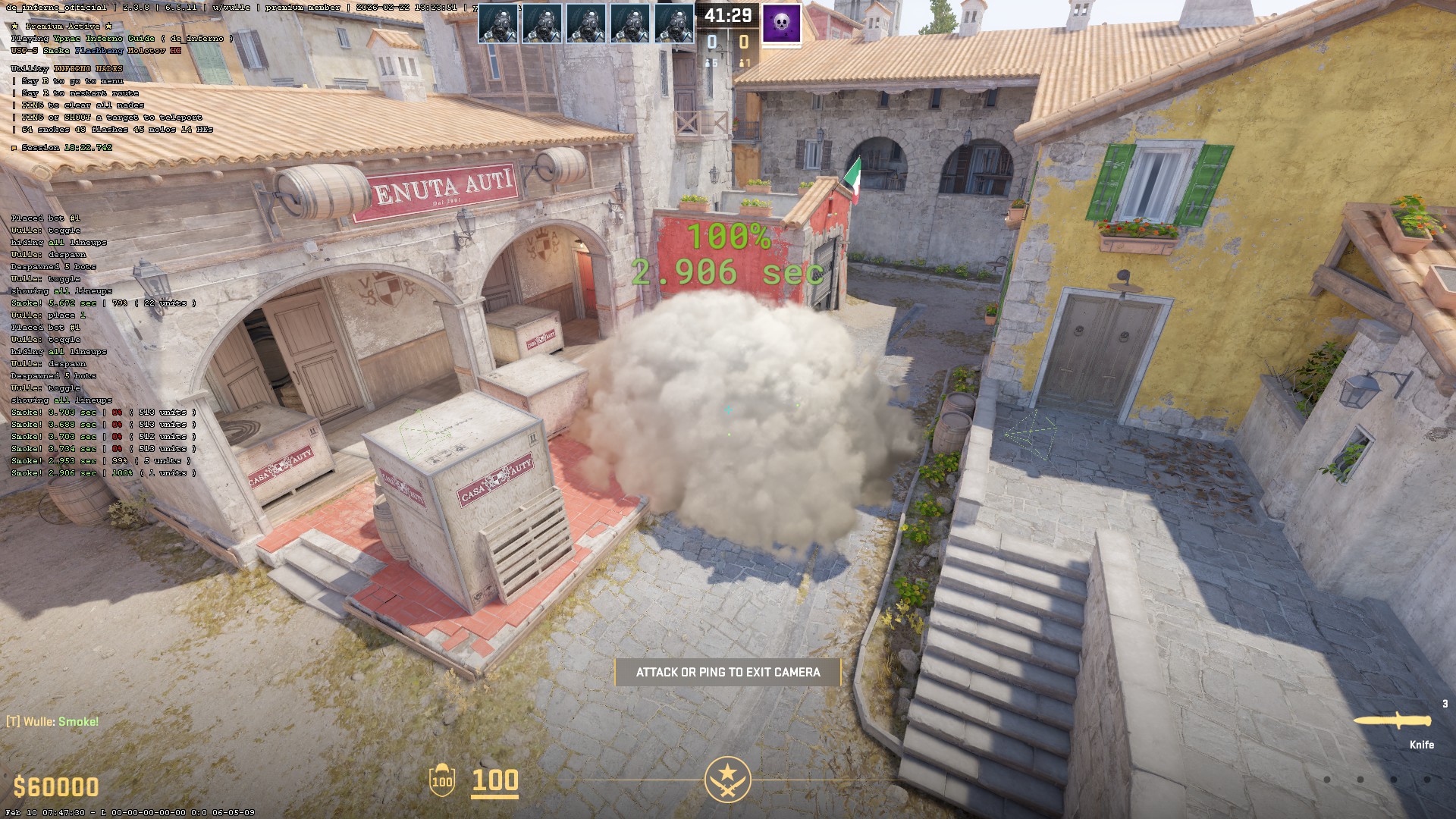Select the rank star emblem on the HUD
Screen dimensions: 1456x819
(727, 779)
